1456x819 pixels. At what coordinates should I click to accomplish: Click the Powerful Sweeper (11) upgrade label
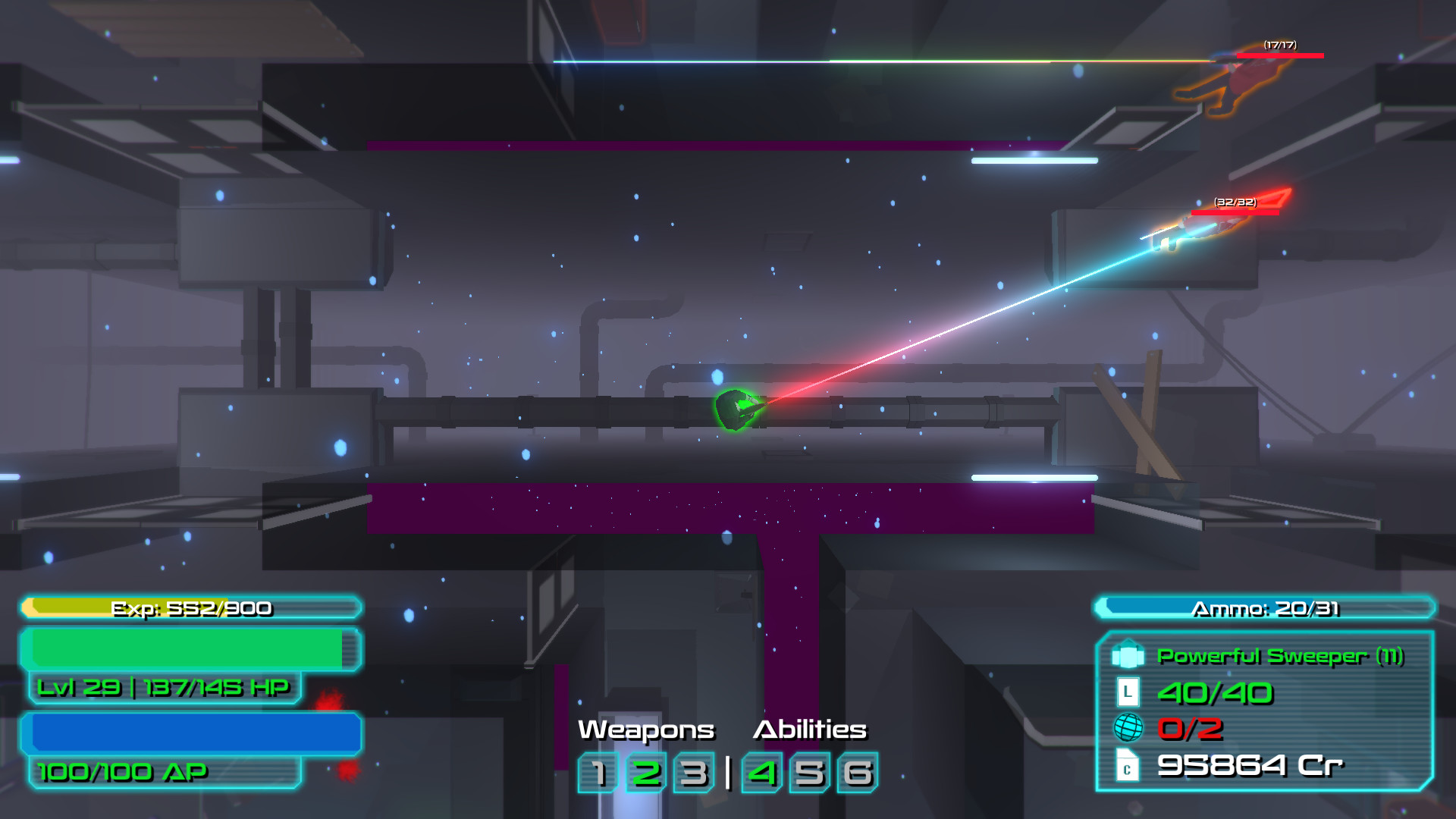(x=1278, y=654)
